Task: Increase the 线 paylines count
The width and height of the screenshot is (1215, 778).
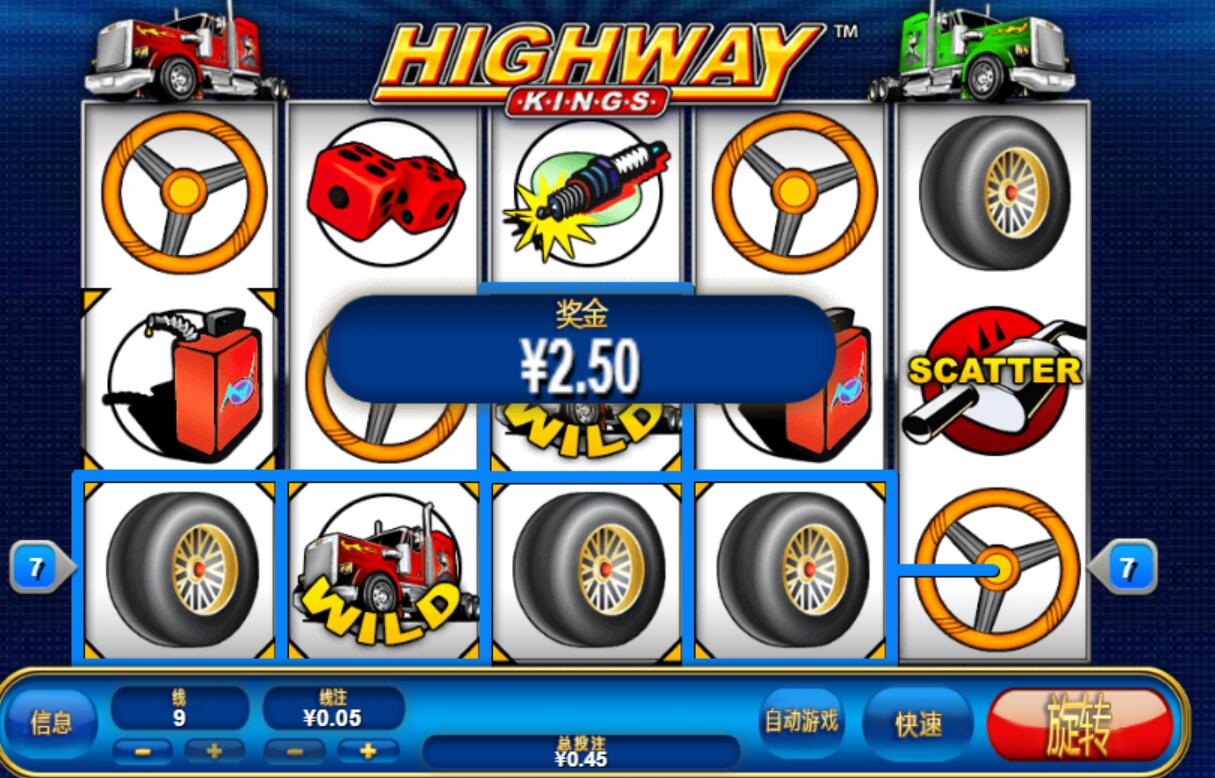Action: coord(213,750)
